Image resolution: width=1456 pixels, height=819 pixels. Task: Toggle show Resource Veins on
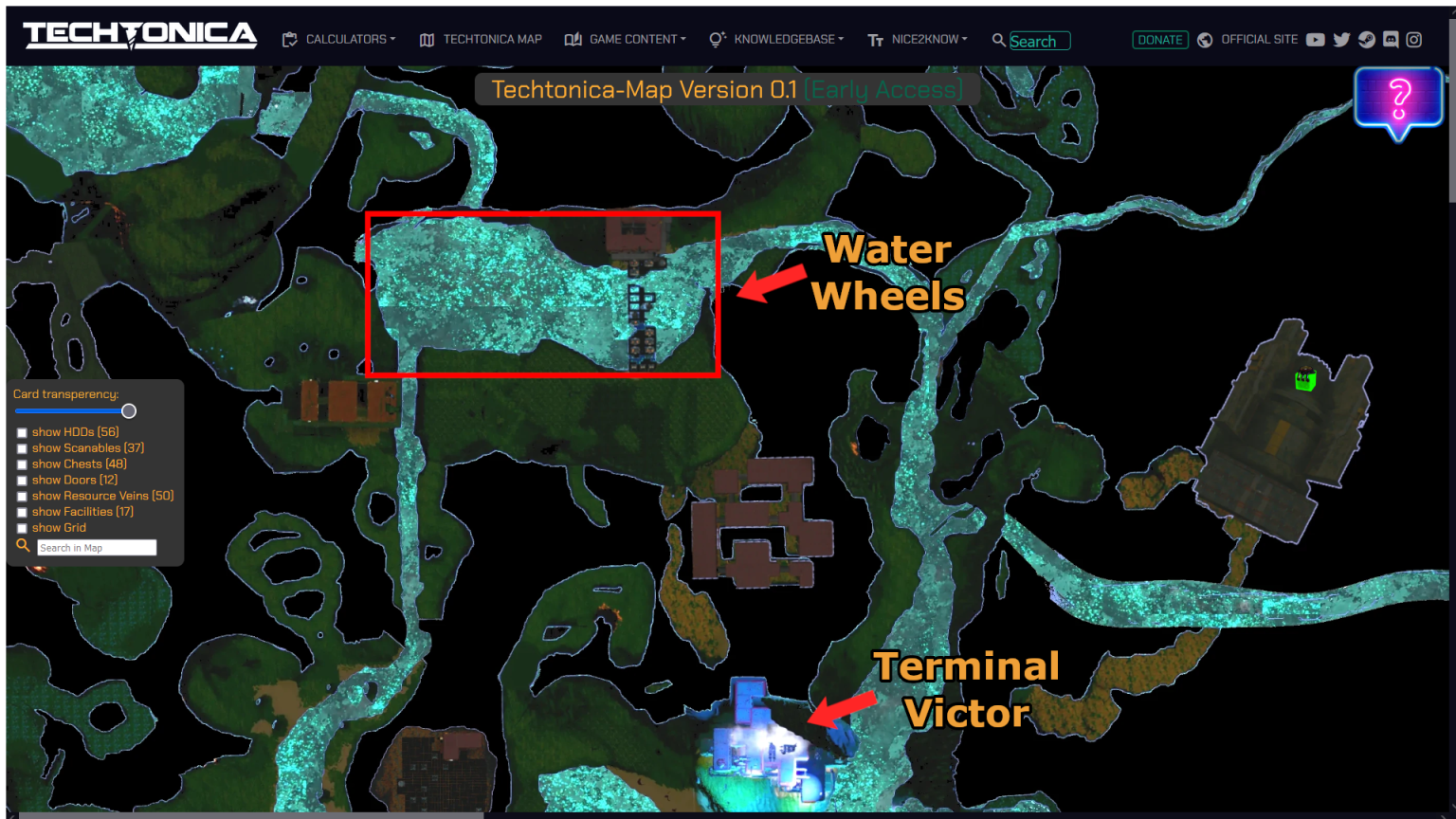(22, 496)
